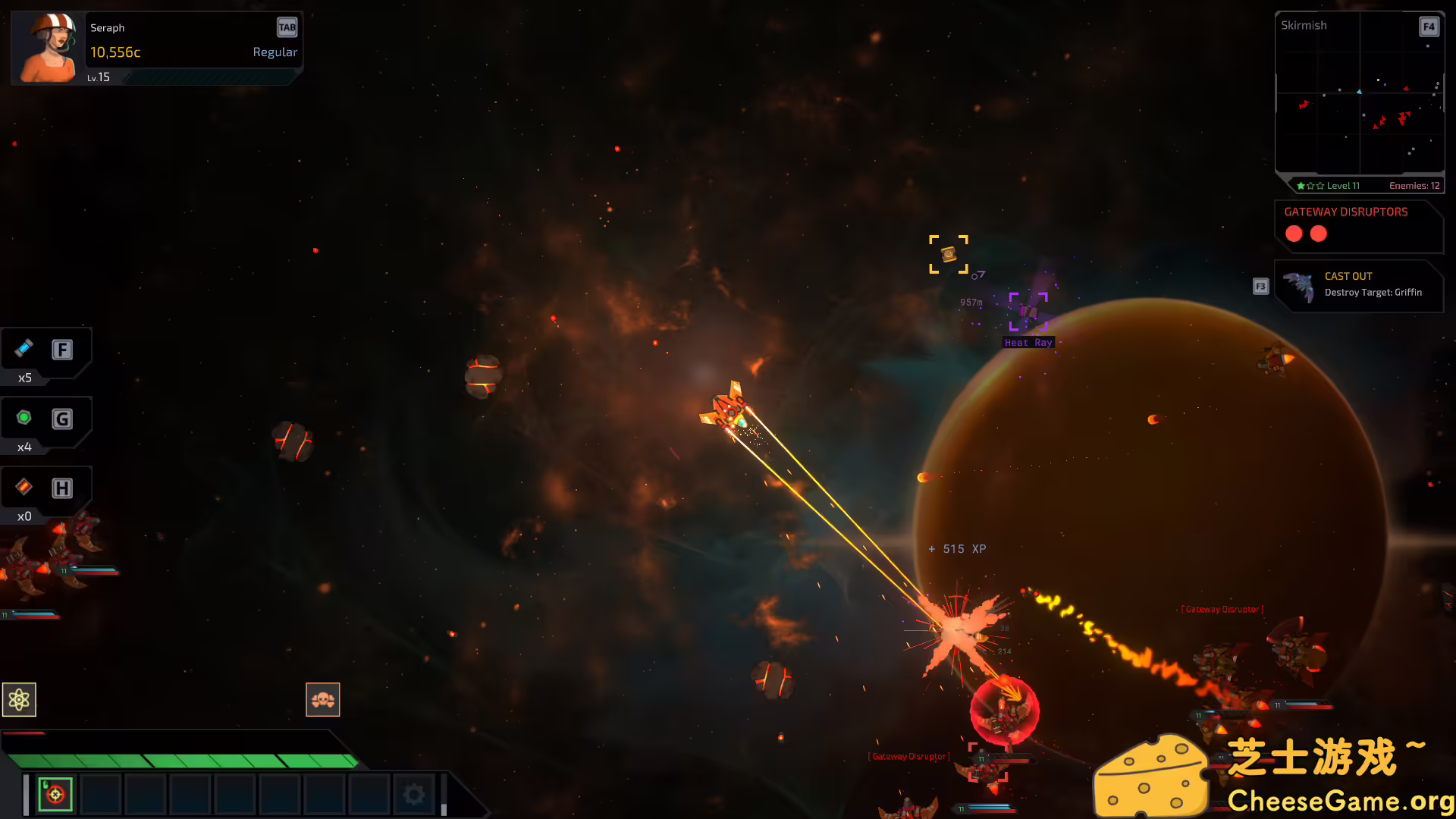Viewport: 1456px width, 819px height.
Task: Click the skull danger warning icon
Action: [x=323, y=699]
